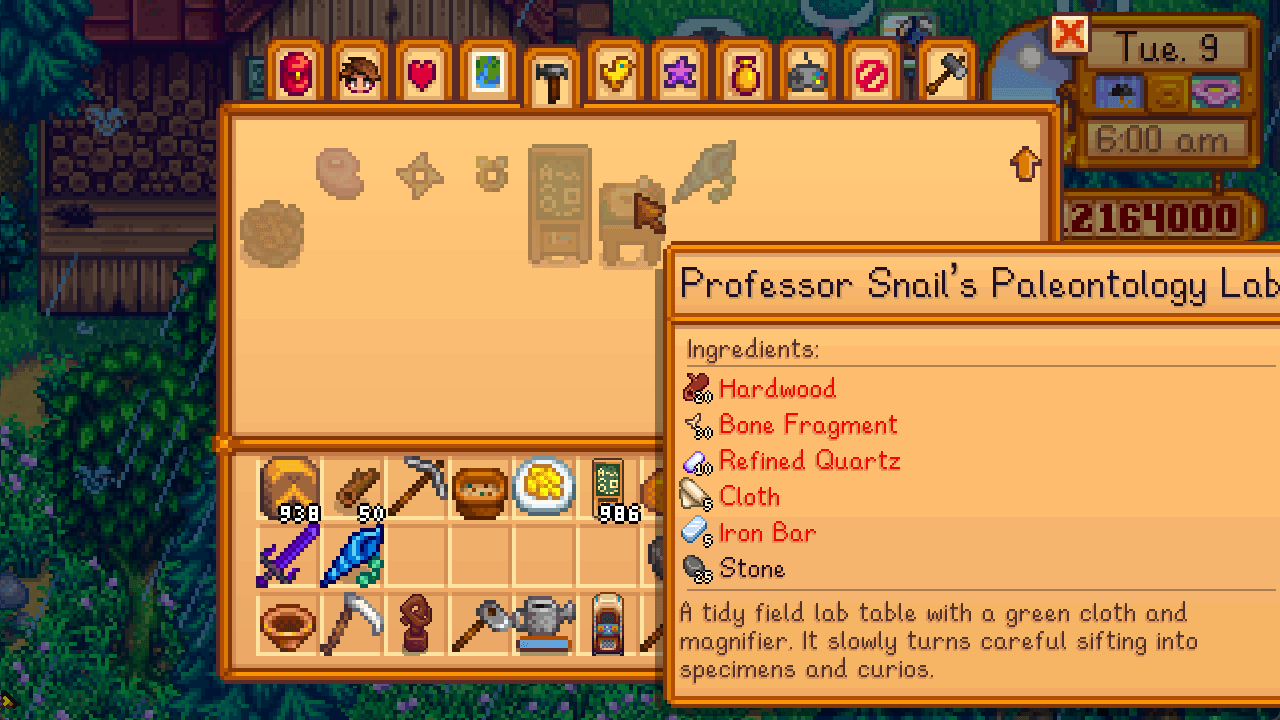Show the world map tab
The width and height of the screenshot is (1280, 720).
coord(487,75)
